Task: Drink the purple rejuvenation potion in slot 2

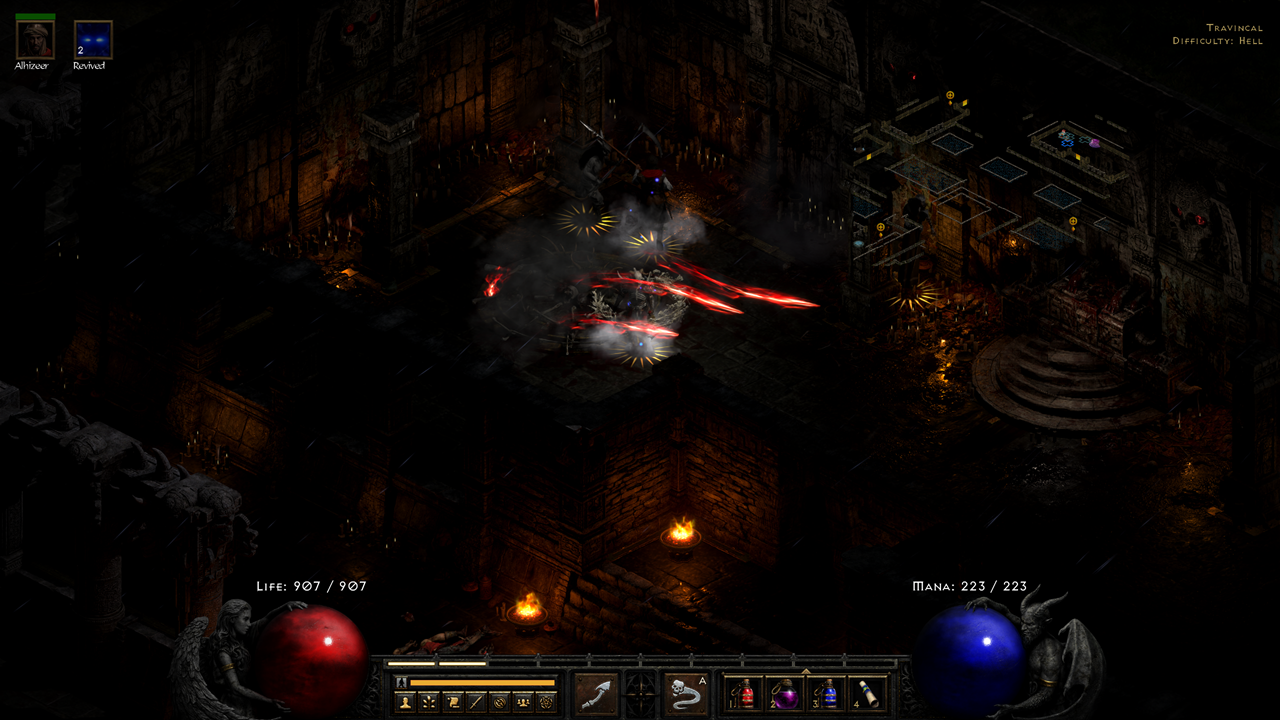Action: pyautogui.click(x=786, y=694)
